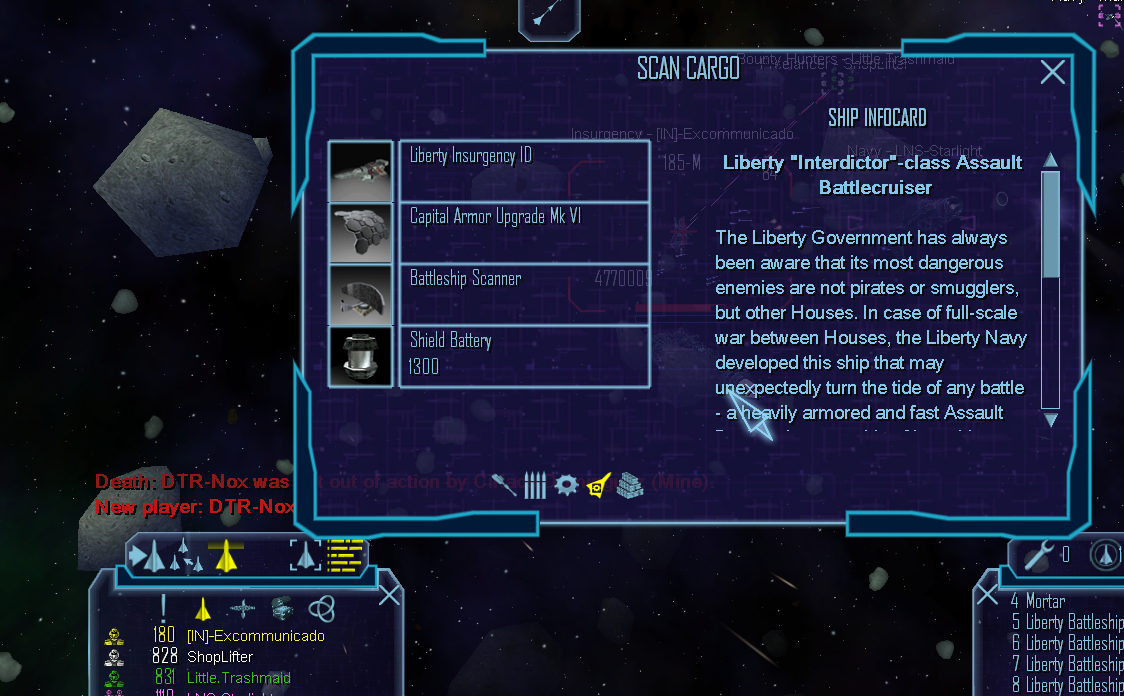
Task: Show equipment filter with the gear icon
Action: point(567,486)
